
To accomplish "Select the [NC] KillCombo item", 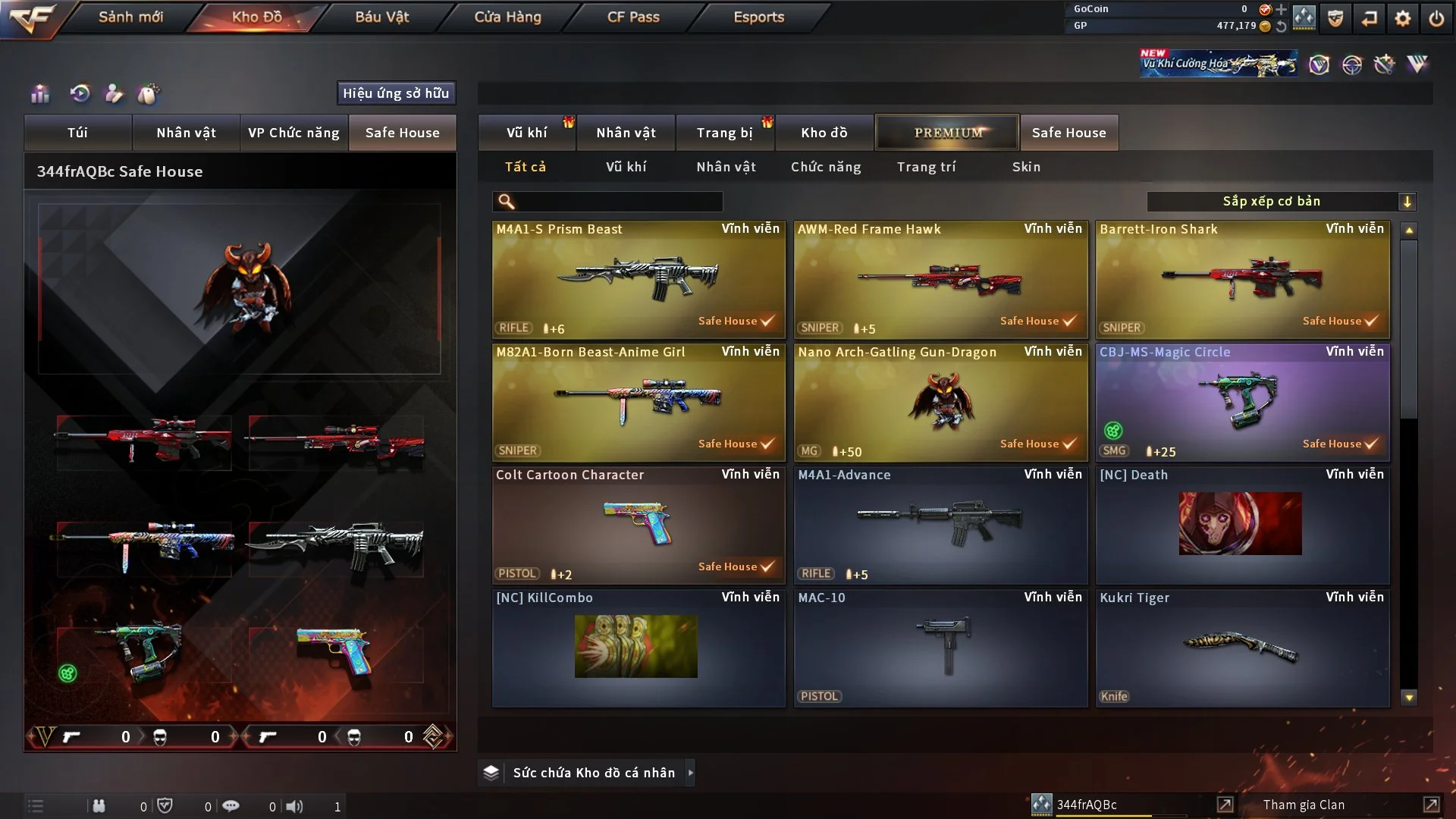I will [638, 648].
